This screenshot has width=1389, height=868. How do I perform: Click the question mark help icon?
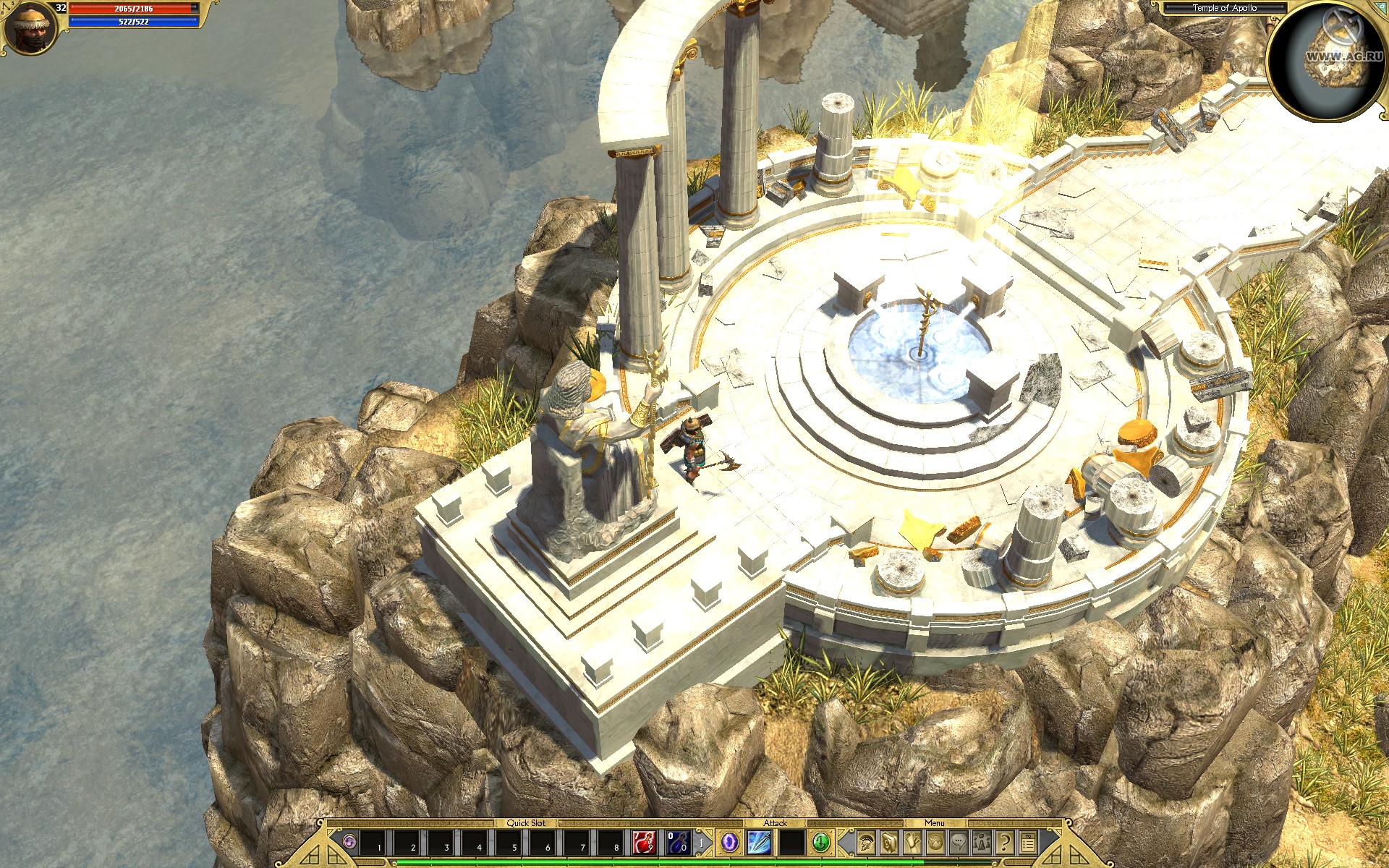(1006, 843)
